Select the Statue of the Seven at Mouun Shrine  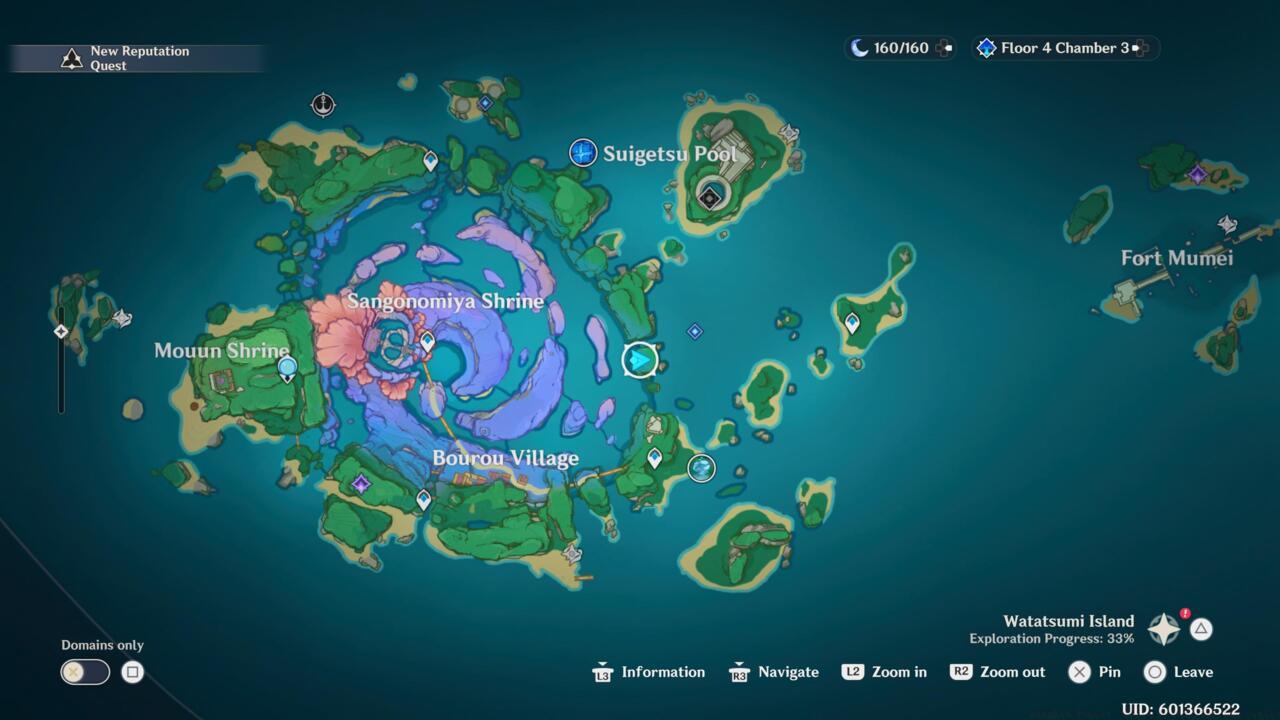287,369
